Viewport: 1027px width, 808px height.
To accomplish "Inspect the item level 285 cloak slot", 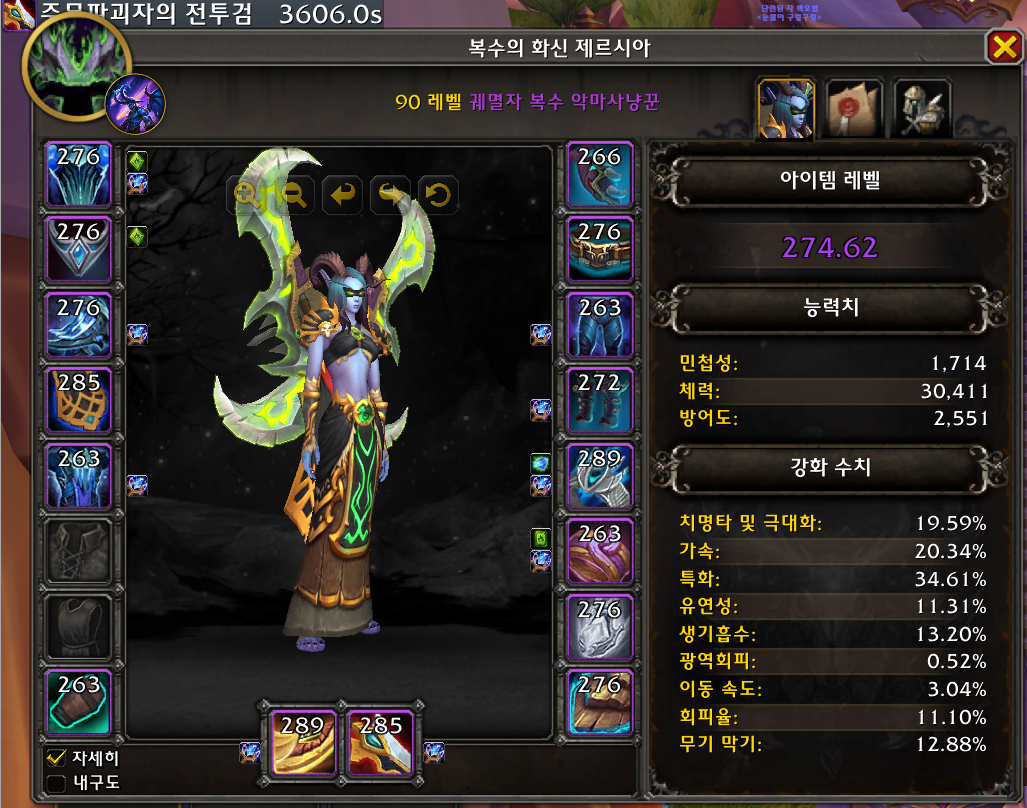I will tap(79, 400).
